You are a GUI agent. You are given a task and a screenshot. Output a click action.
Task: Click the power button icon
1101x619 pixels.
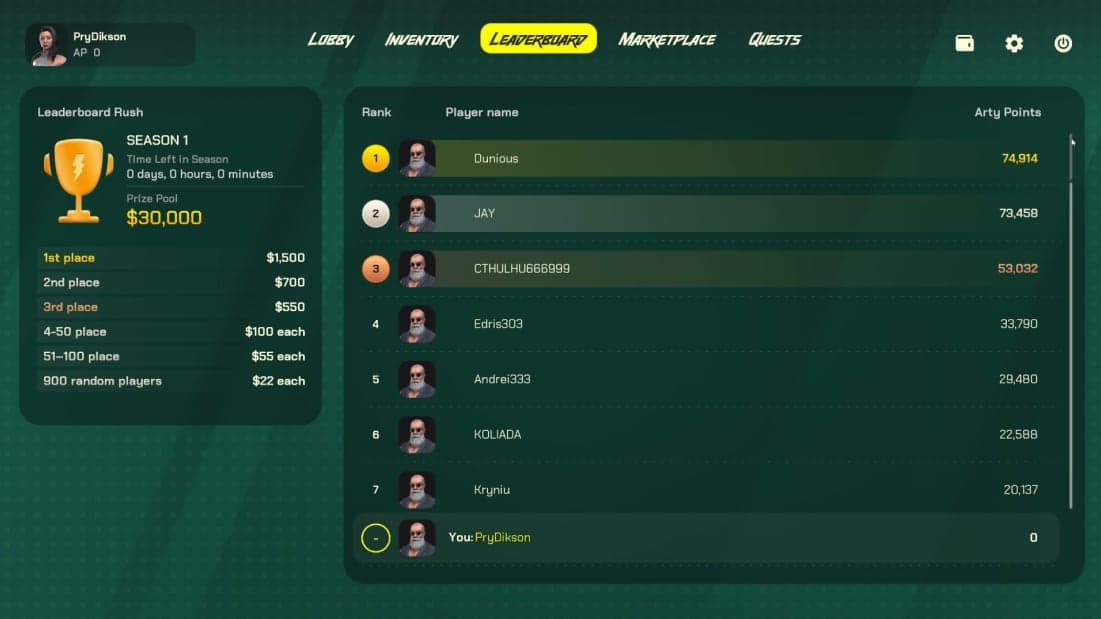[1063, 44]
